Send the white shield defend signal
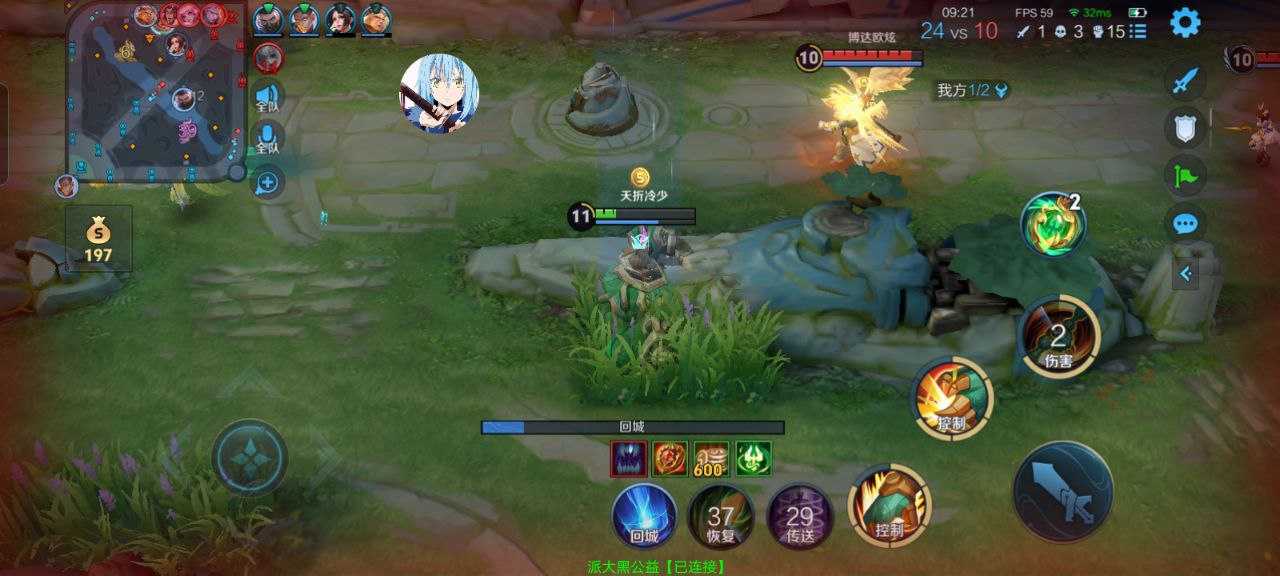The image size is (1280, 576). (x=1185, y=127)
